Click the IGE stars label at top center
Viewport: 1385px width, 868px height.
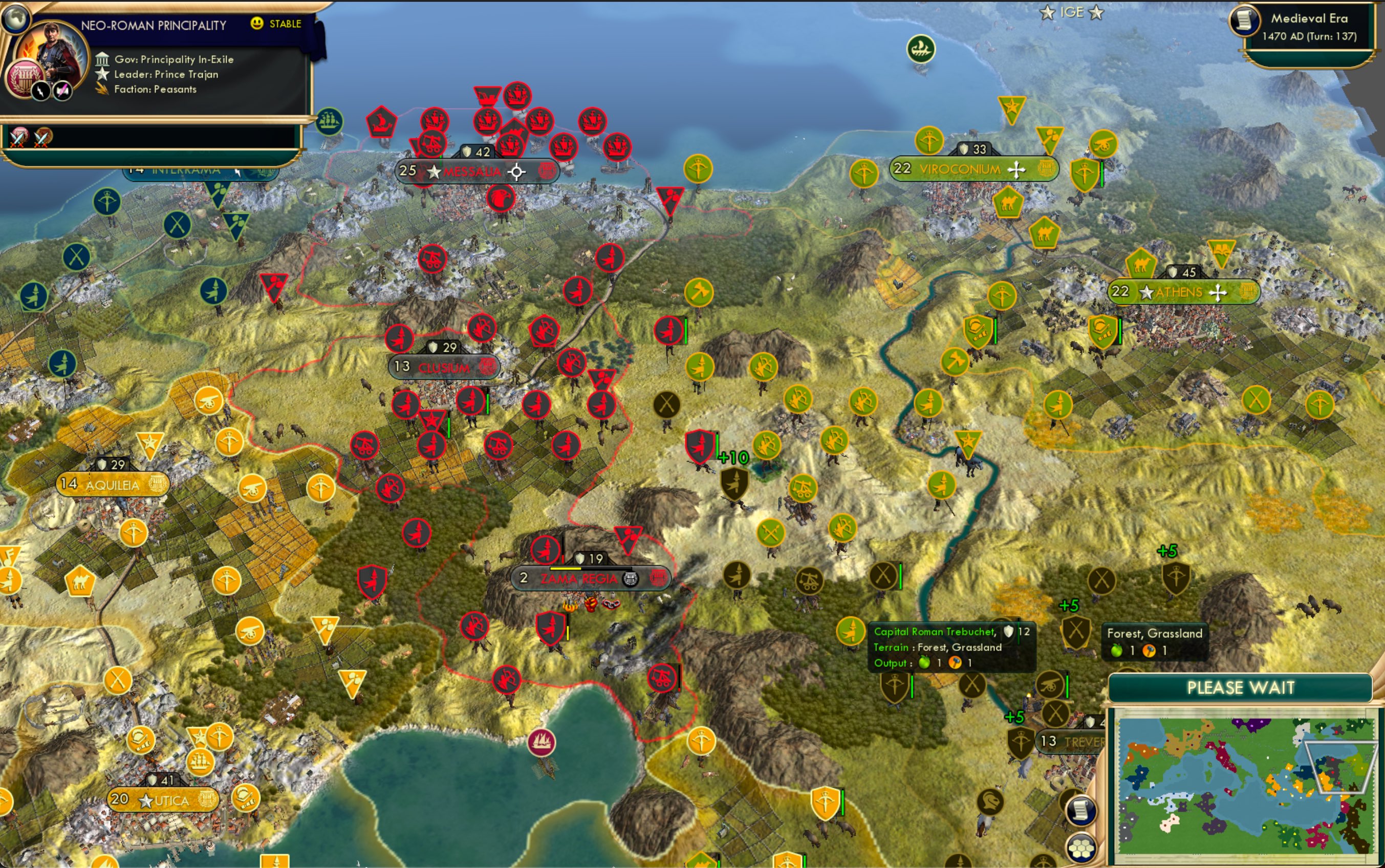(1073, 11)
